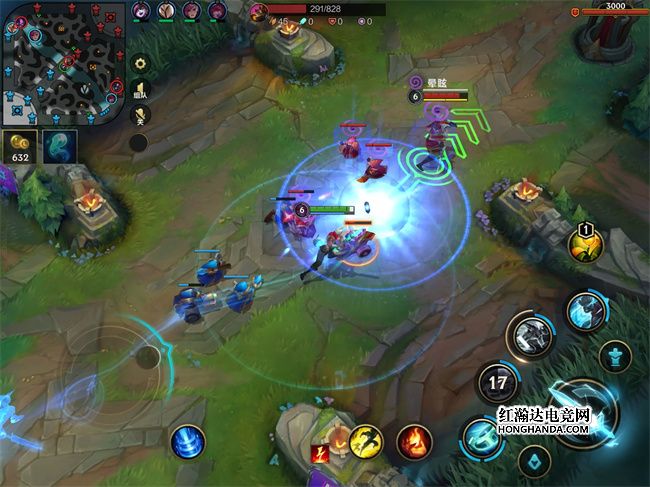Viewport: 650px width, 487px height.
Task: Click the small dark round button under microphone
Action: (x=139, y=142)
